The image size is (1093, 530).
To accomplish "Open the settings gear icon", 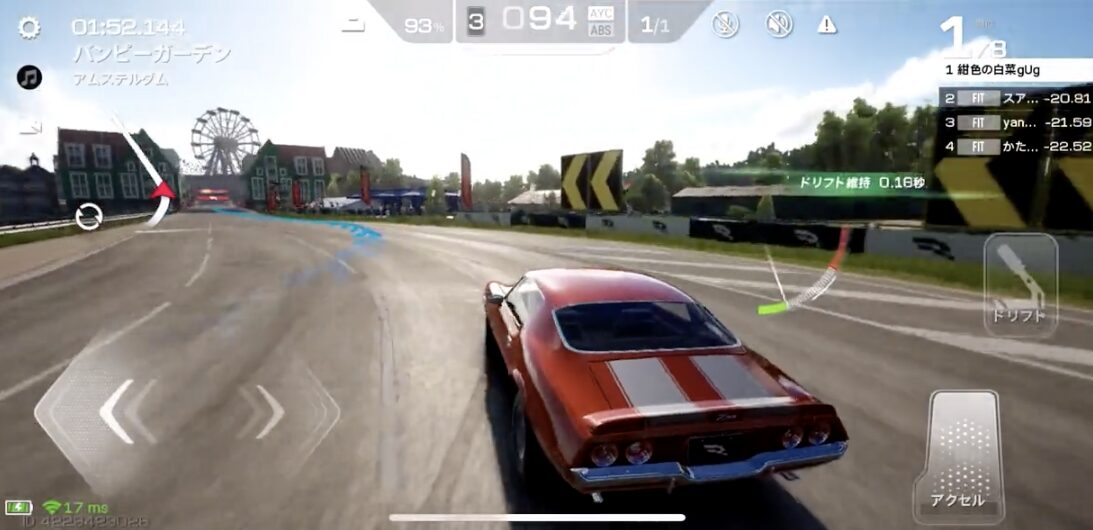I will (30, 27).
